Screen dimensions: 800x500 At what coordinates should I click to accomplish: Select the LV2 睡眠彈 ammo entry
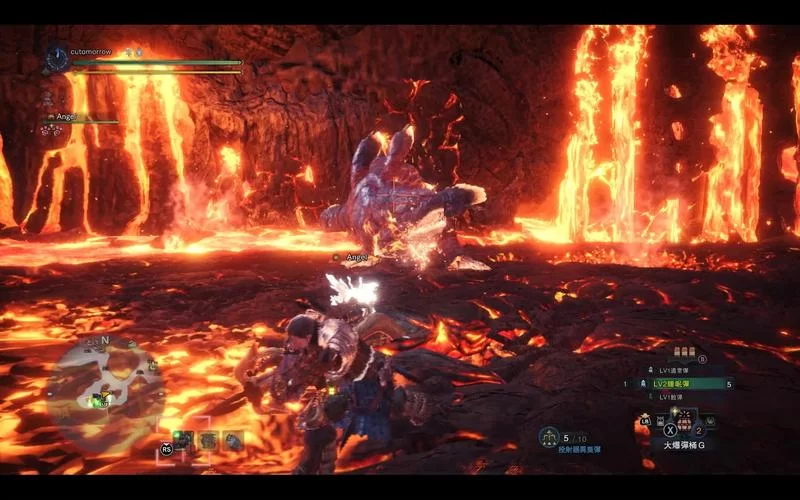(x=679, y=384)
